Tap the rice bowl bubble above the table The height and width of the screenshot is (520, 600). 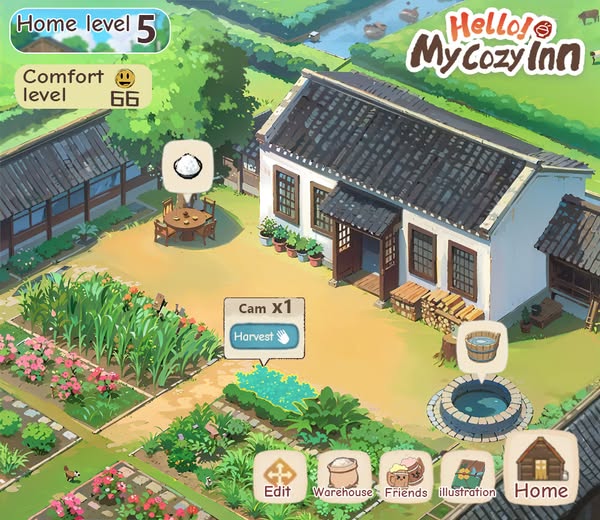point(187,165)
